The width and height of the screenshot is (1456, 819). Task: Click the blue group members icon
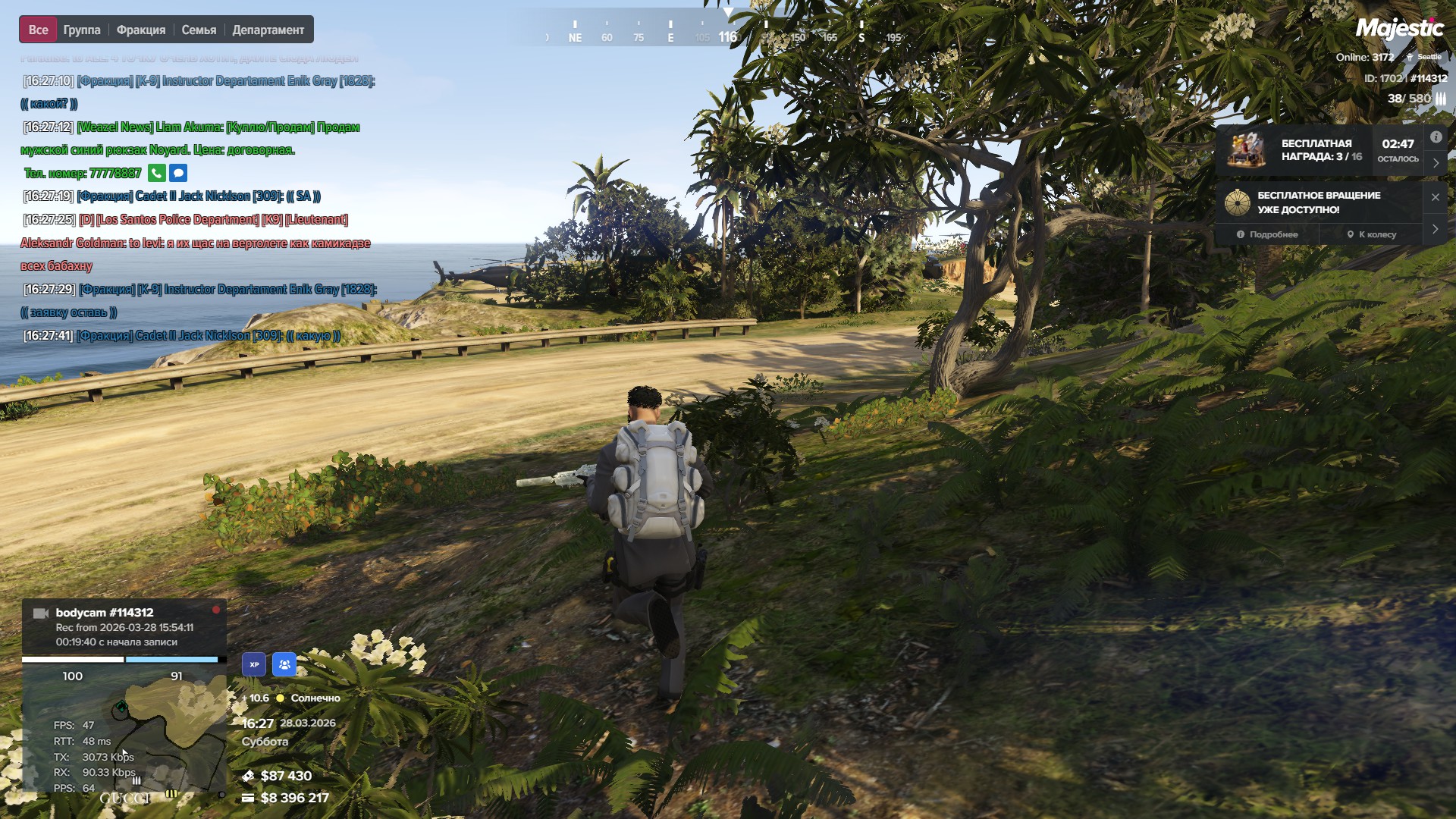tap(284, 664)
